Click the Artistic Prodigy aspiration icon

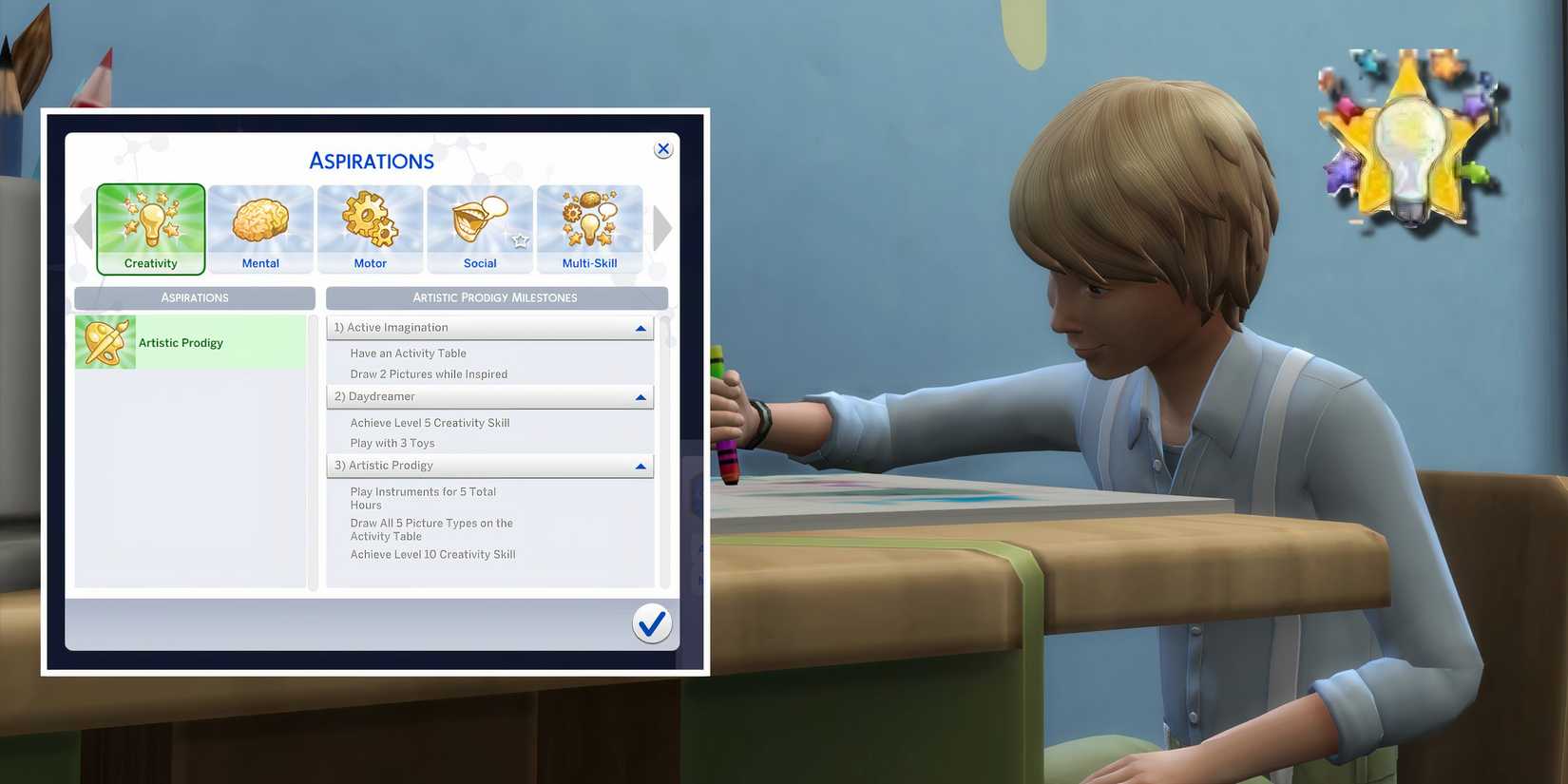(105, 340)
